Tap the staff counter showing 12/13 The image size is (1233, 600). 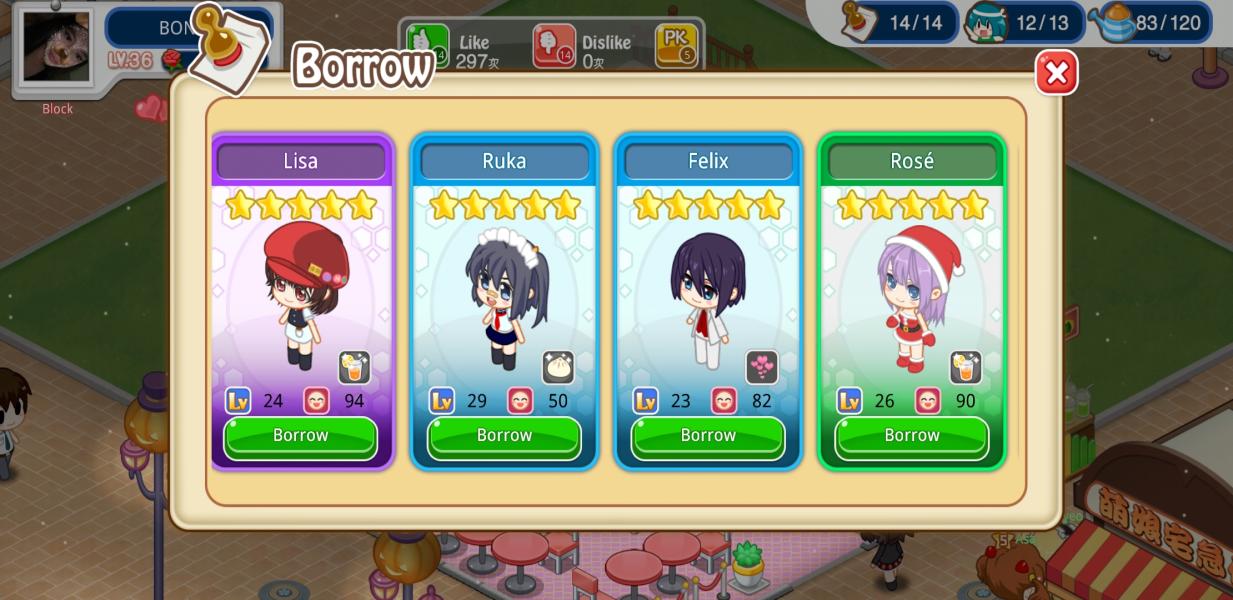pos(1025,22)
